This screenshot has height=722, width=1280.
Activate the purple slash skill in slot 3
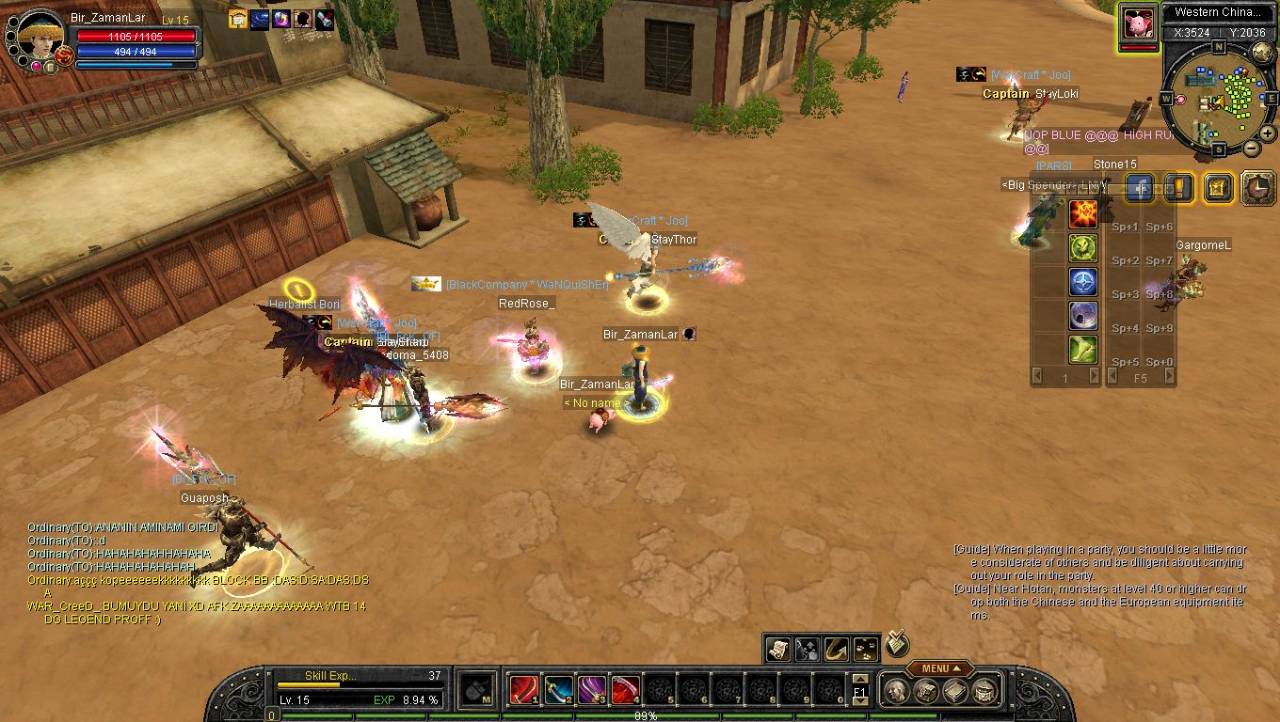[x=592, y=690]
